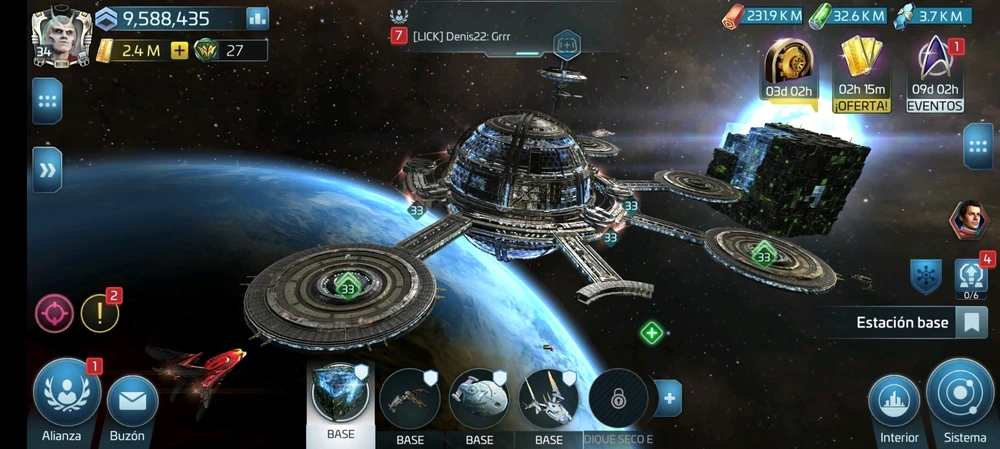The image size is (1000, 449).
Task: Open the vault chest timer icon
Action: click(791, 70)
